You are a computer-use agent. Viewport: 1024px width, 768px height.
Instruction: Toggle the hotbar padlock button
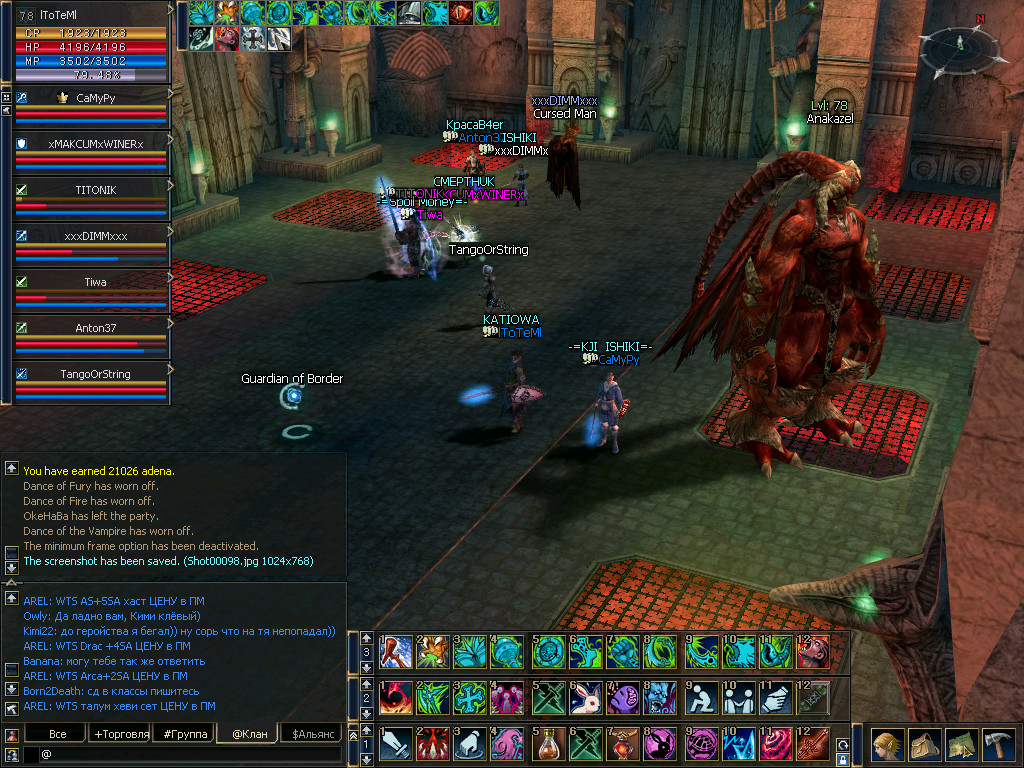point(843,759)
